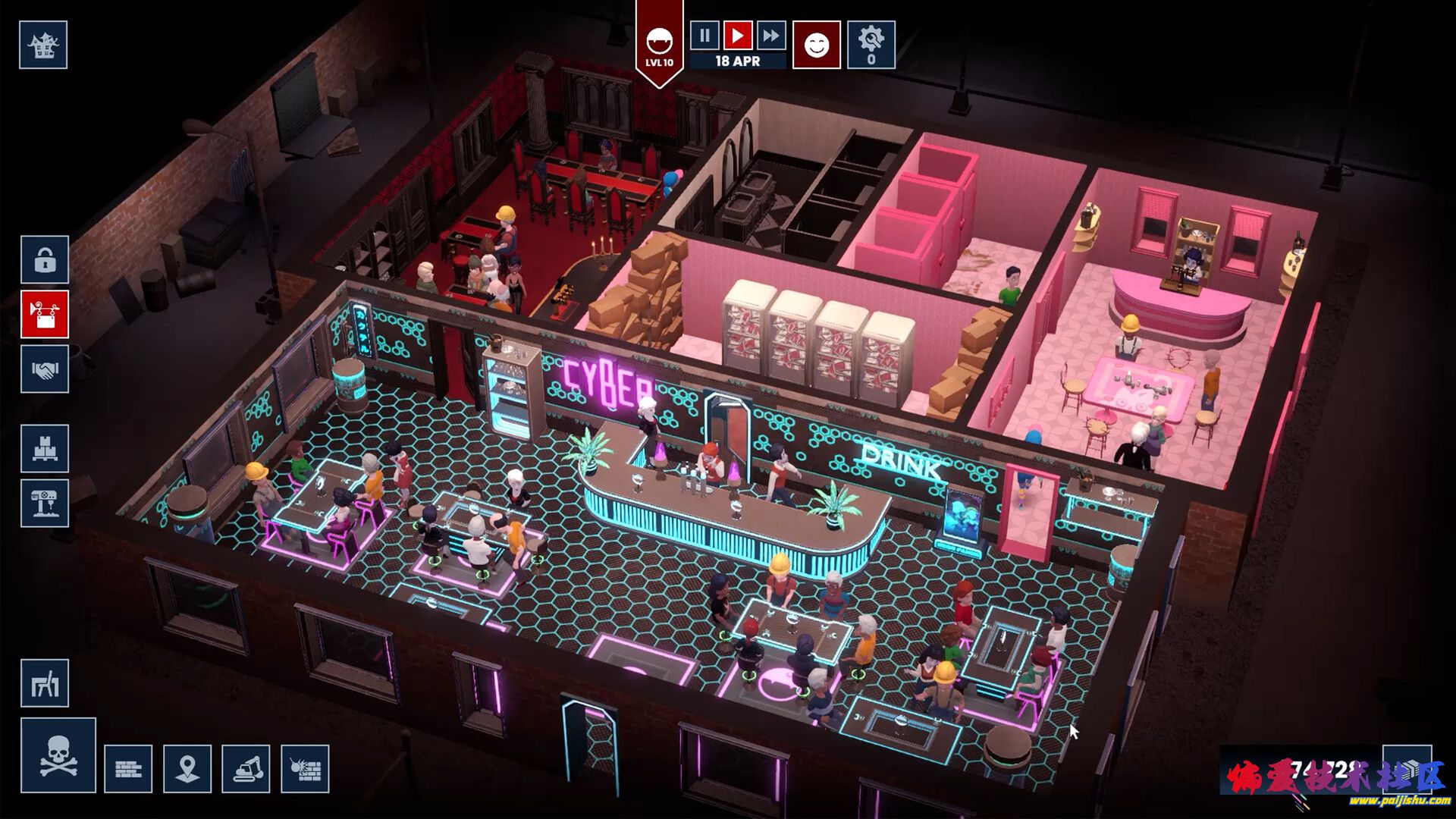Activate fast-forward speed
Image resolution: width=1456 pixels, height=819 pixels.
pos(770,35)
